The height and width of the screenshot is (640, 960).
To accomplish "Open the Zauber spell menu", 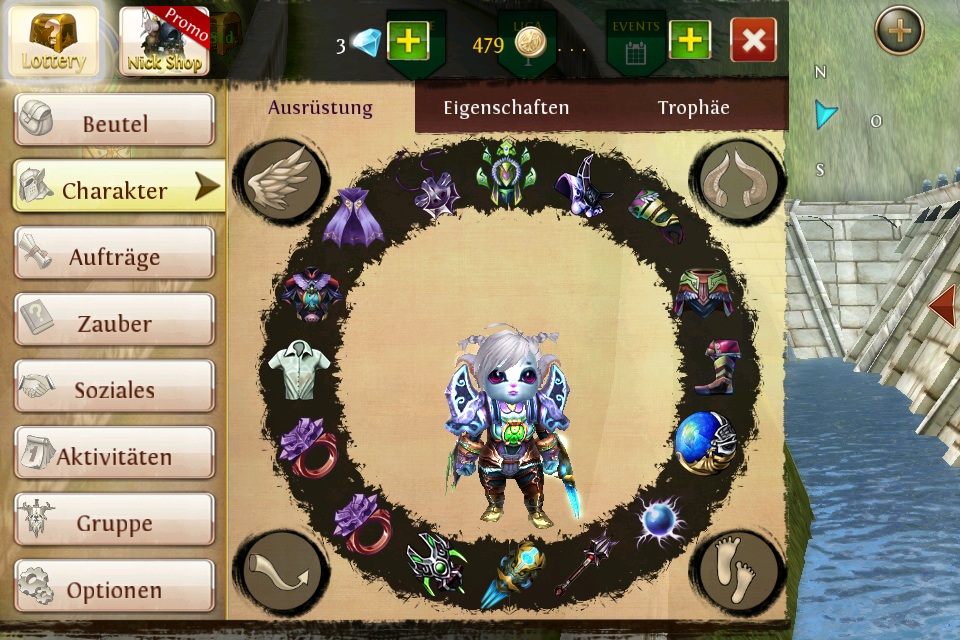I will [114, 324].
